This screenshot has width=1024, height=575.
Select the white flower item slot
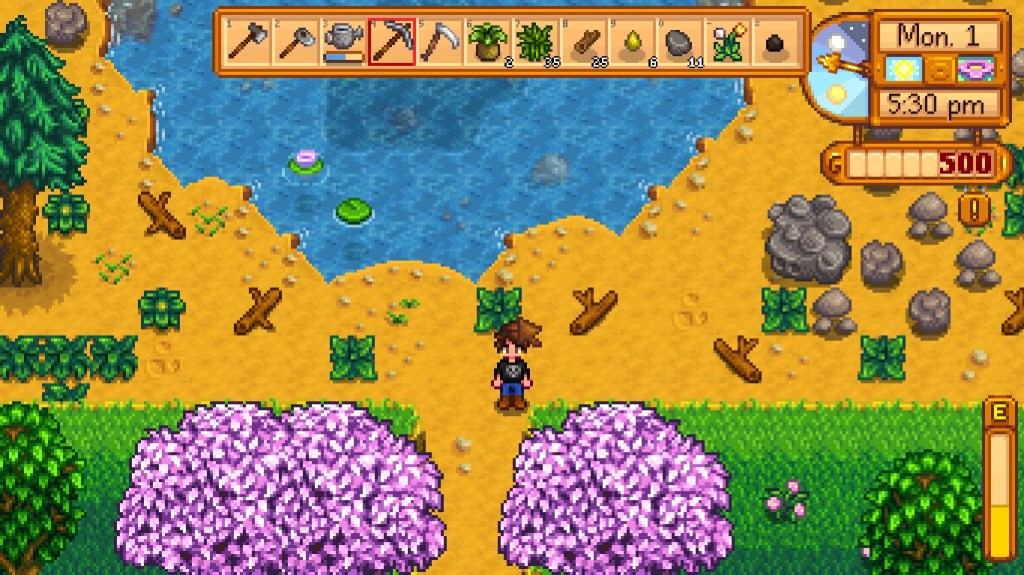pos(726,42)
